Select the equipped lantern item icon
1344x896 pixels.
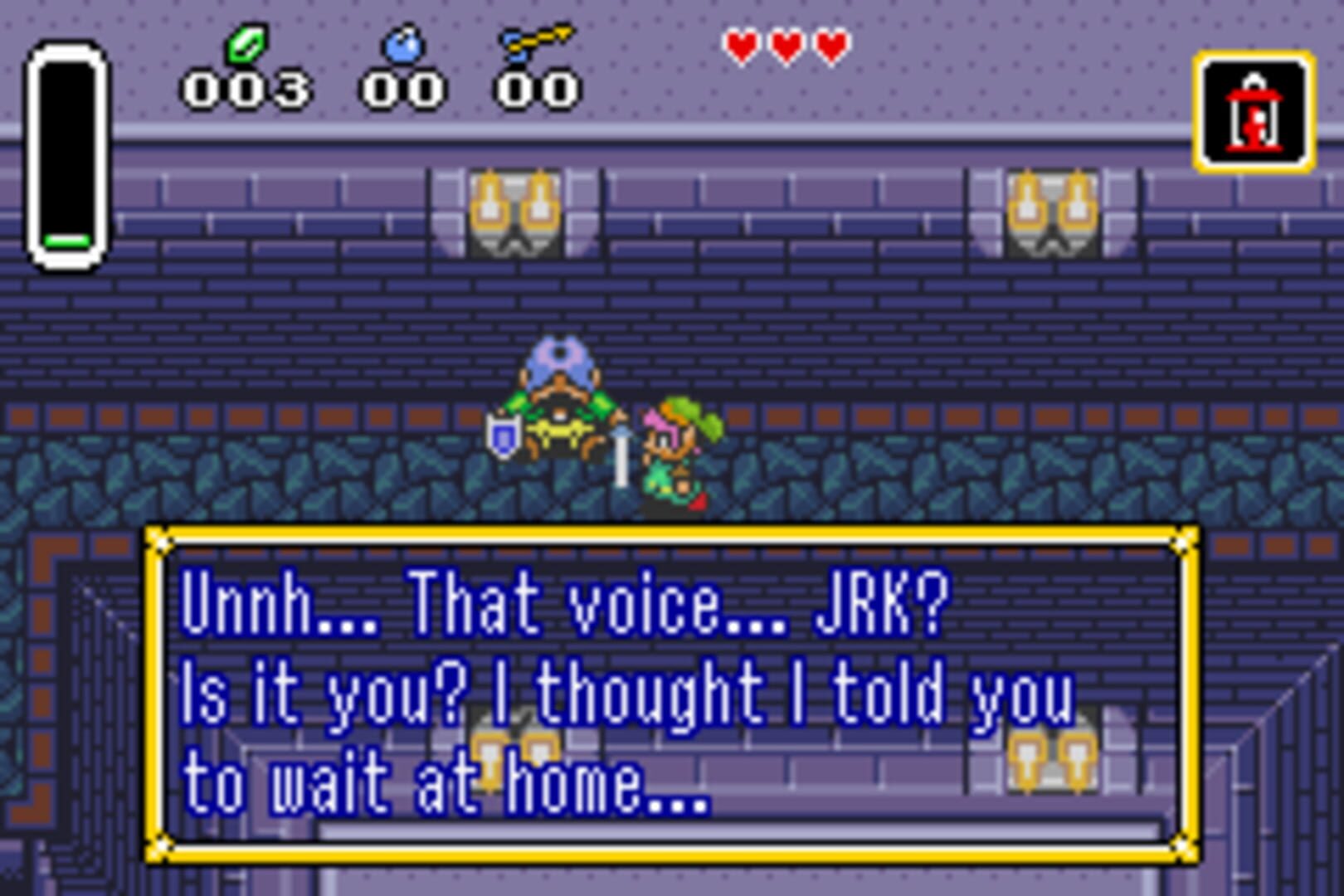1253,114
